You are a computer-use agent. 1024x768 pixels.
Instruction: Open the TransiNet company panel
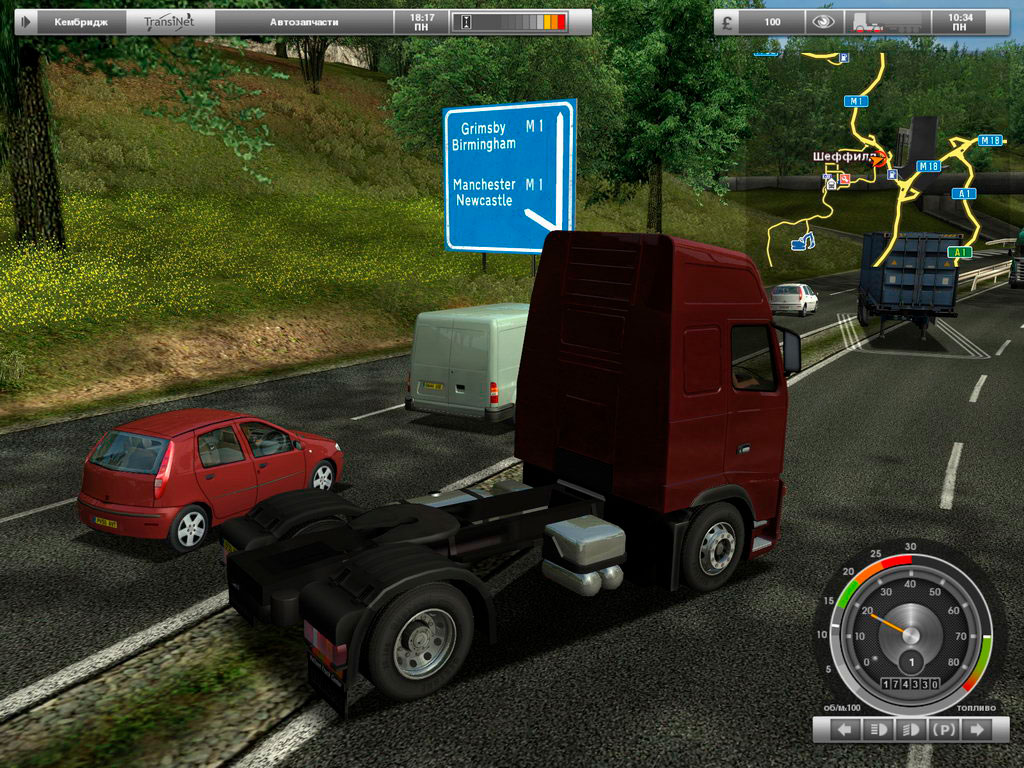tap(170, 21)
